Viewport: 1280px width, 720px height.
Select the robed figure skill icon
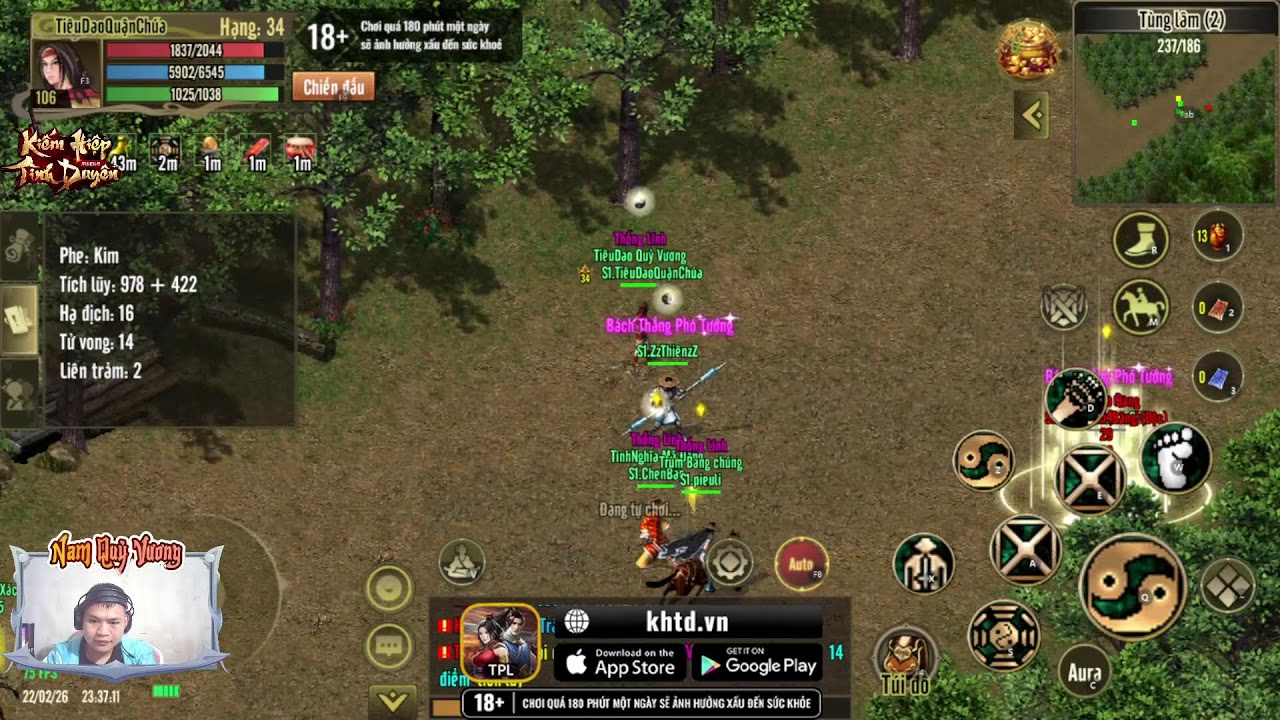pos(923,563)
